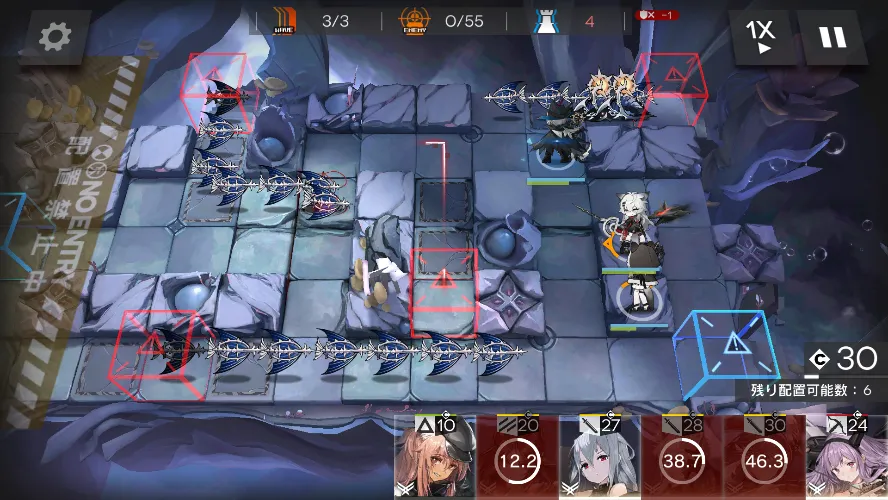This screenshot has height=500, width=888.
Task: Select the cost 10 pink-haired operator card
Action: click(434, 458)
